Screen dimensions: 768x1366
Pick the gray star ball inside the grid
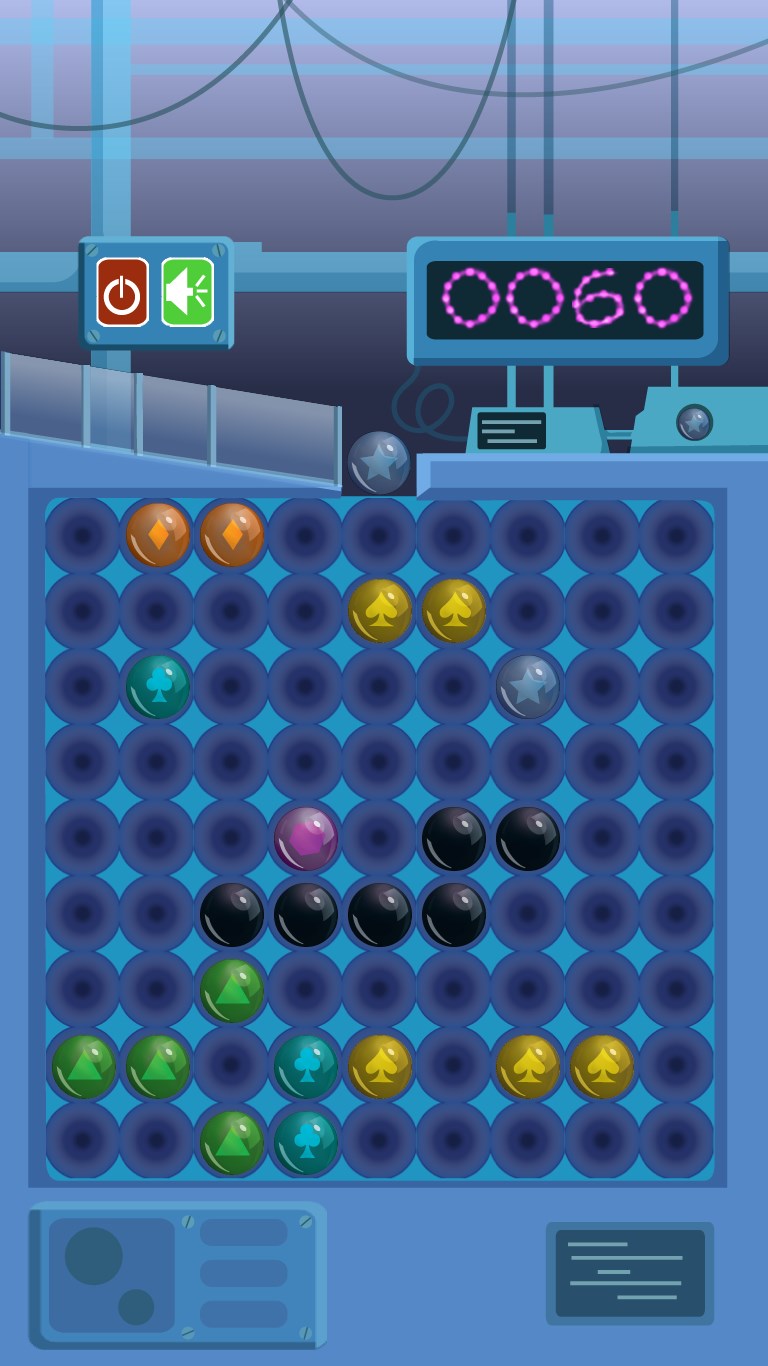[x=528, y=686]
